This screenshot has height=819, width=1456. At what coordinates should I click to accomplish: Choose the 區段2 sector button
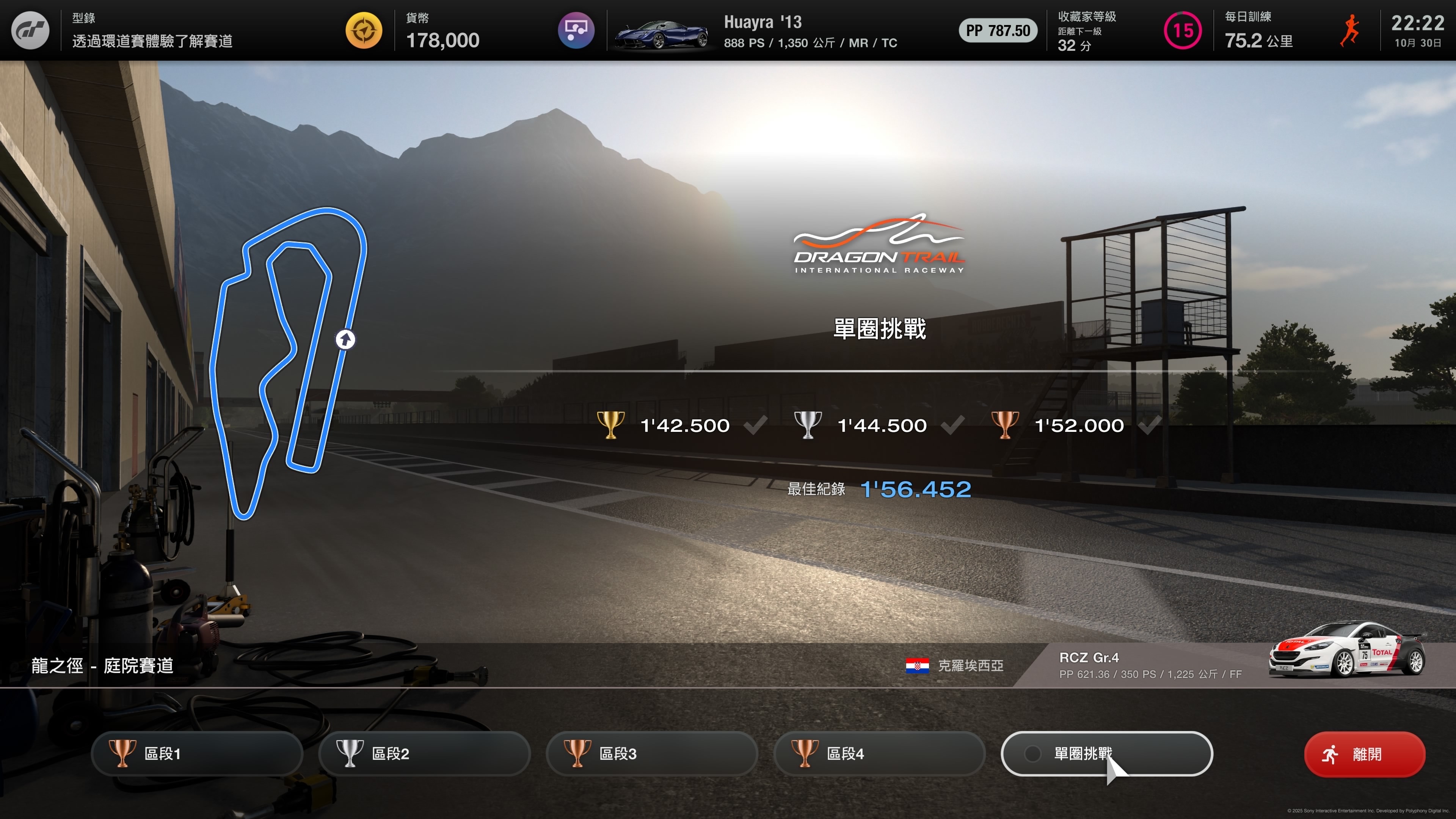point(424,753)
